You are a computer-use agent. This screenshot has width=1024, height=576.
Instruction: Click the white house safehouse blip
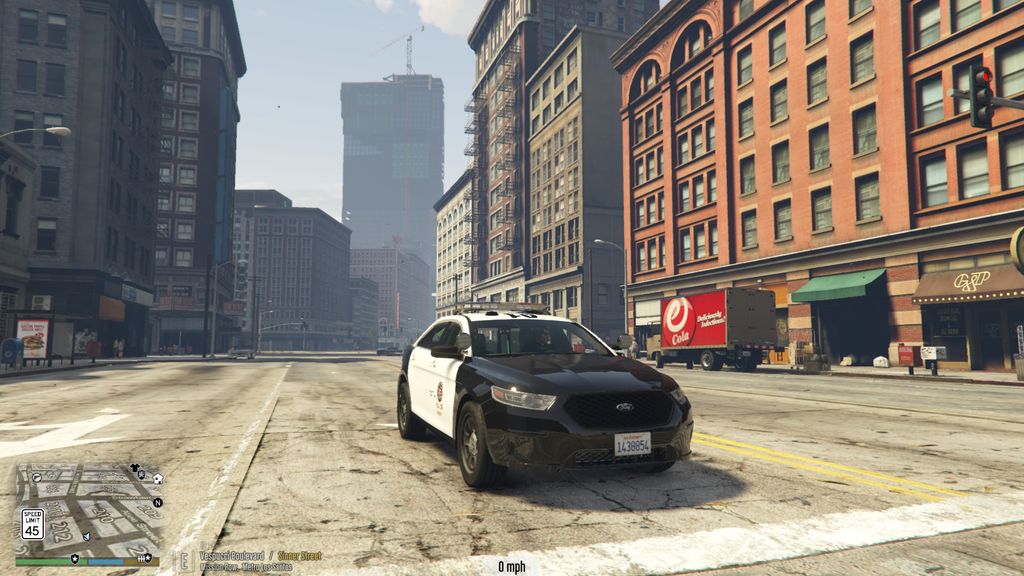point(158,479)
